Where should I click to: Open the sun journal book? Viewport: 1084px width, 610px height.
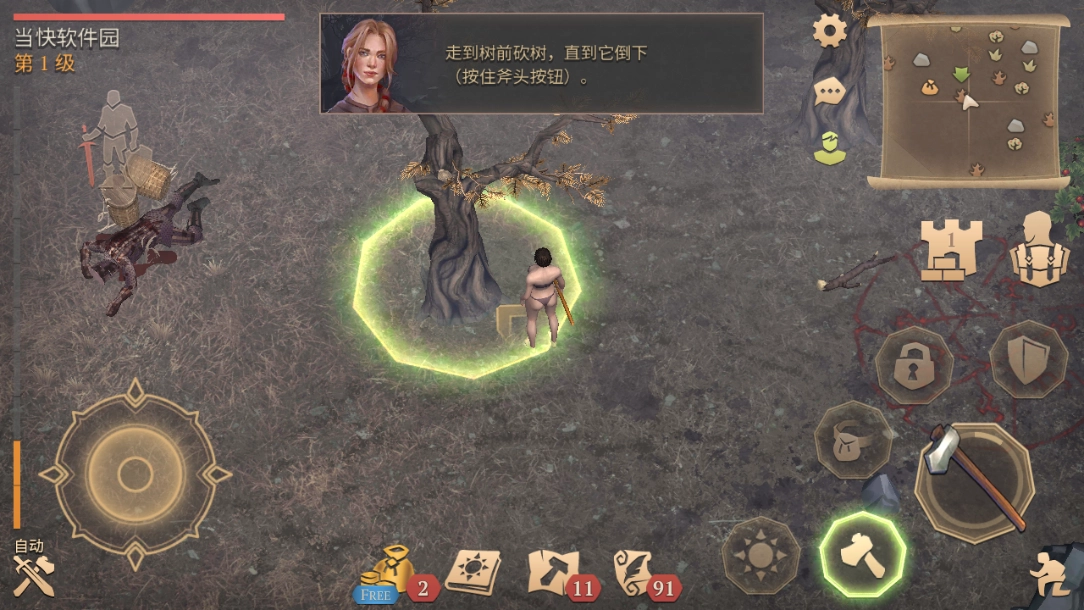pos(472,572)
